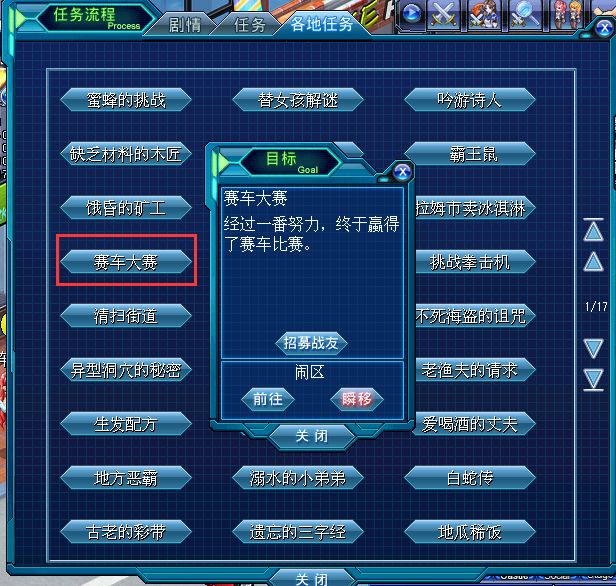Open the 挑战拳击机 quest

469,262
